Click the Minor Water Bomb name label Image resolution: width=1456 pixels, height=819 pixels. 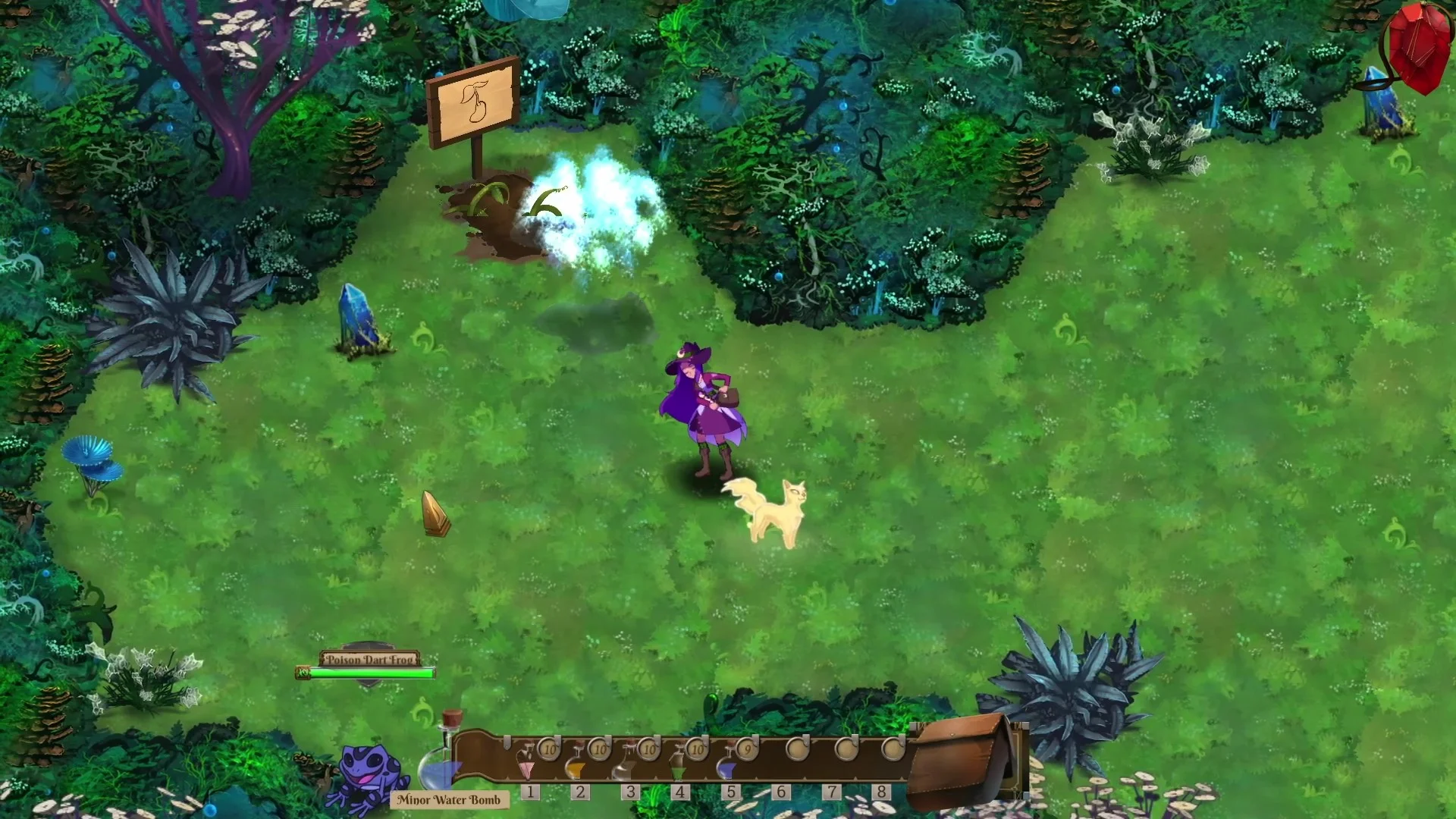(450, 799)
